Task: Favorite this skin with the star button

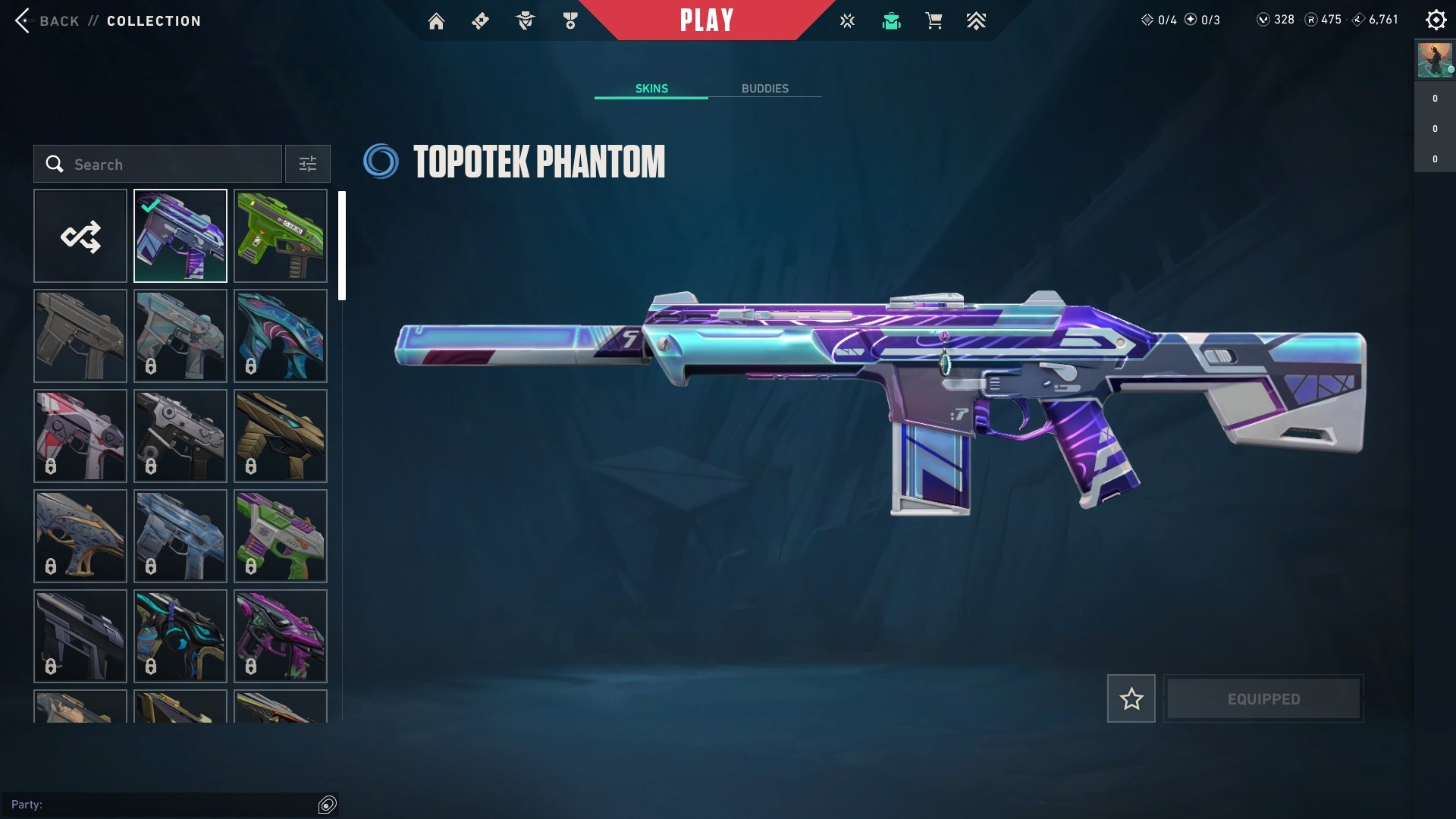Action: coord(1131,698)
